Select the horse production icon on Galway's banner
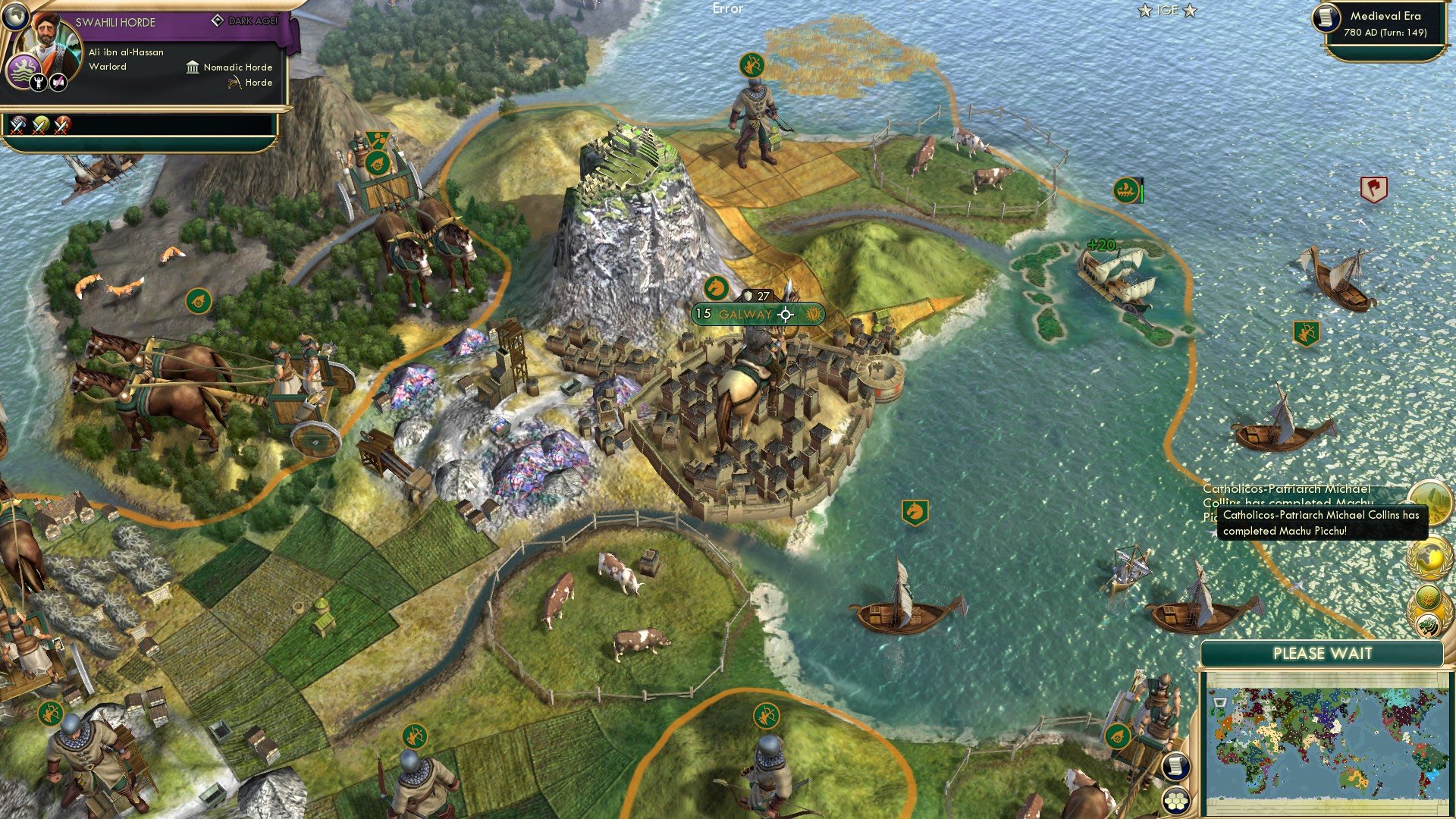1456x819 pixels. click(716, 289)
